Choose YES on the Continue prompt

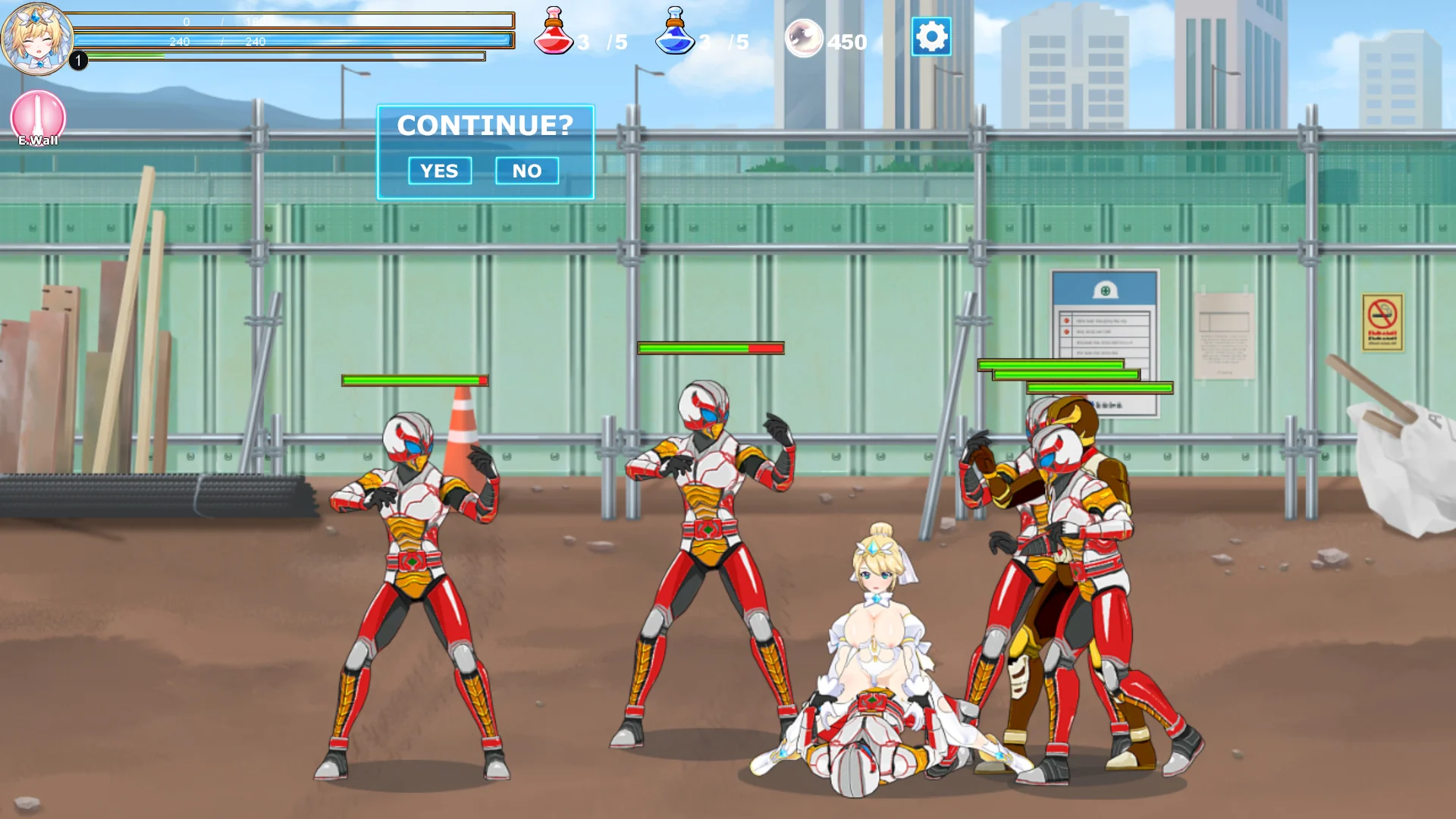point(440,171)
